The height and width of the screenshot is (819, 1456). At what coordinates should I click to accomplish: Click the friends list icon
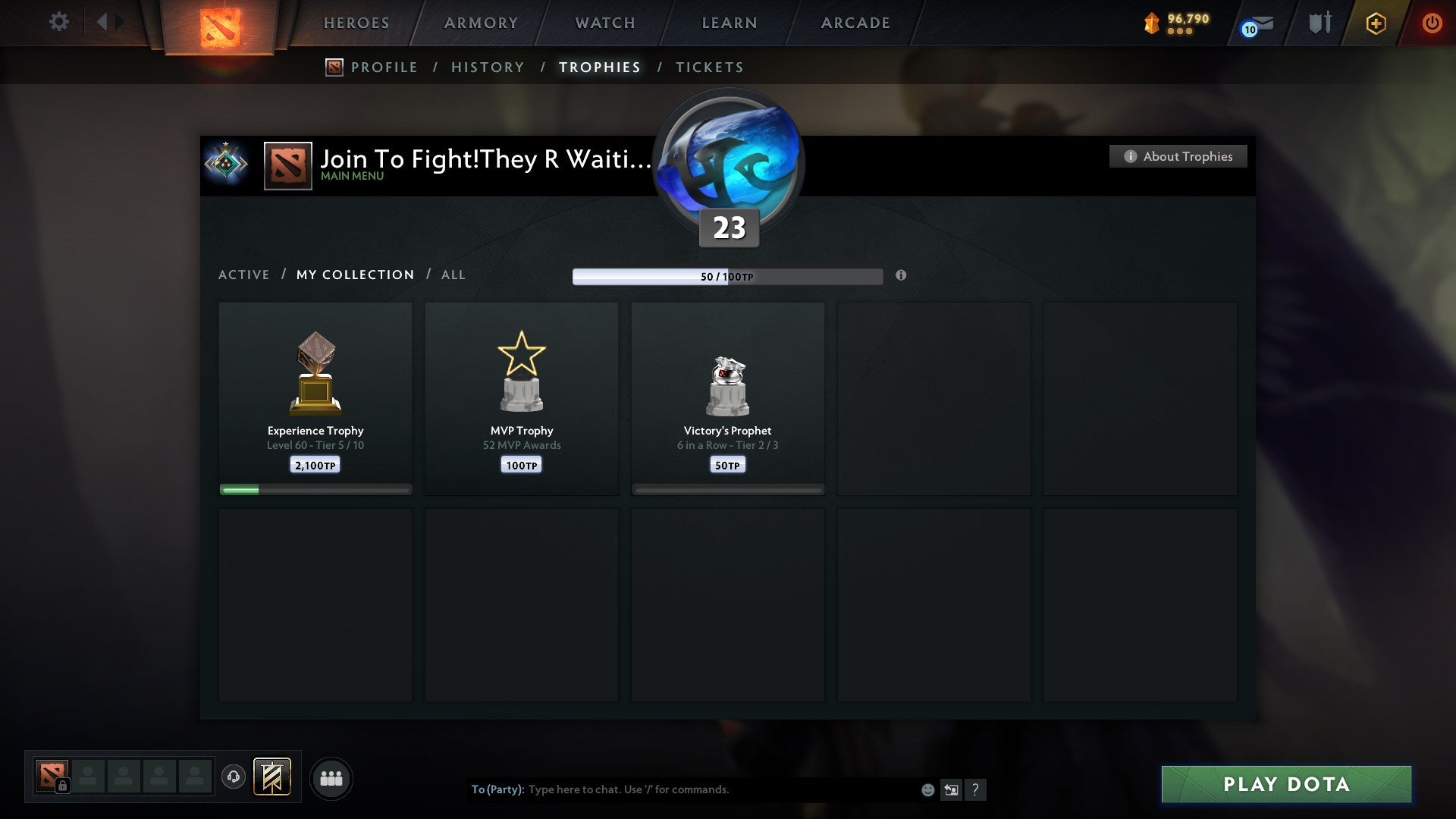(x=331, y=778)
